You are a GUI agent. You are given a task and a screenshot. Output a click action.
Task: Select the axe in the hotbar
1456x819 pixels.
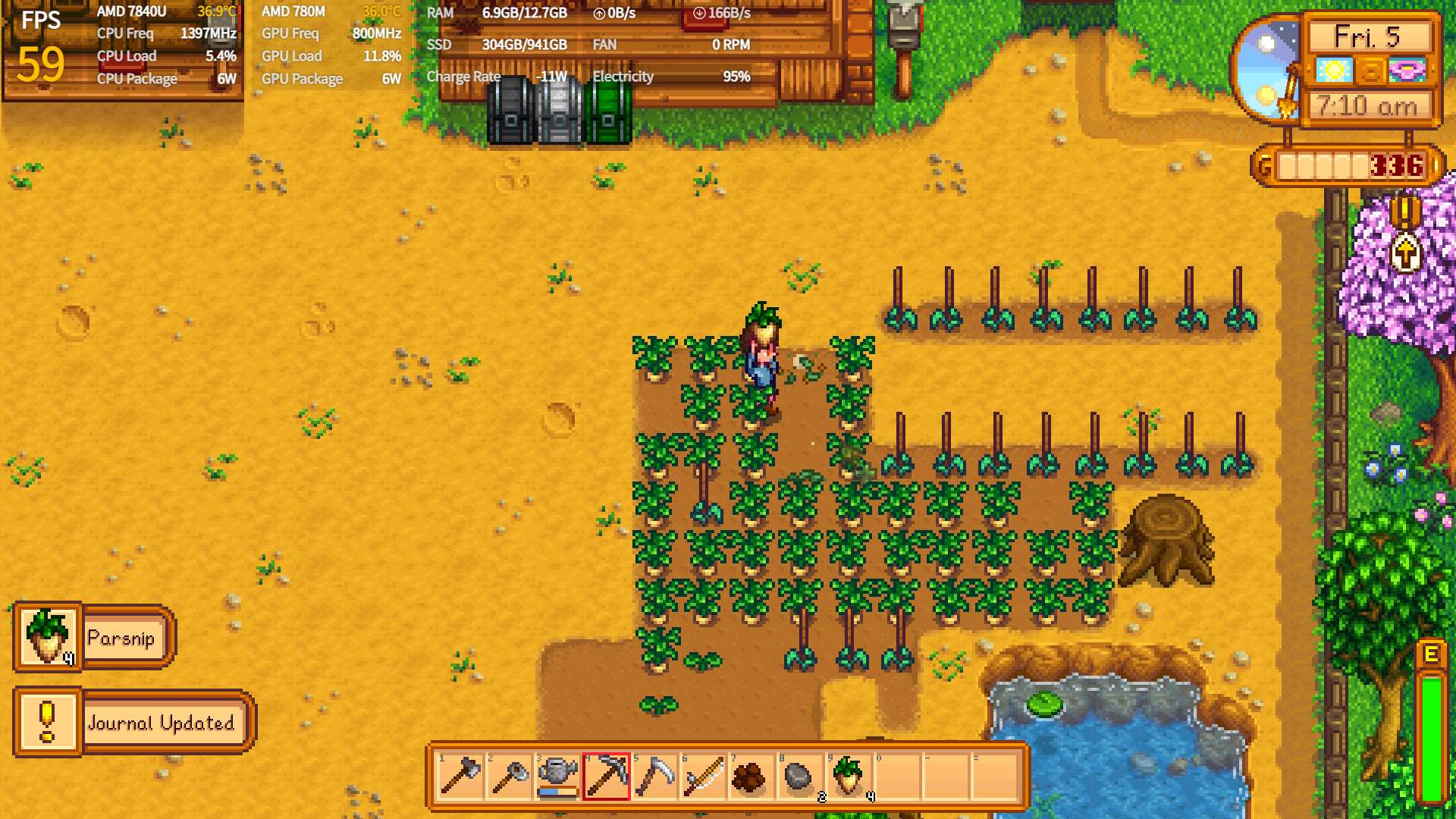(x=460, y=777)
